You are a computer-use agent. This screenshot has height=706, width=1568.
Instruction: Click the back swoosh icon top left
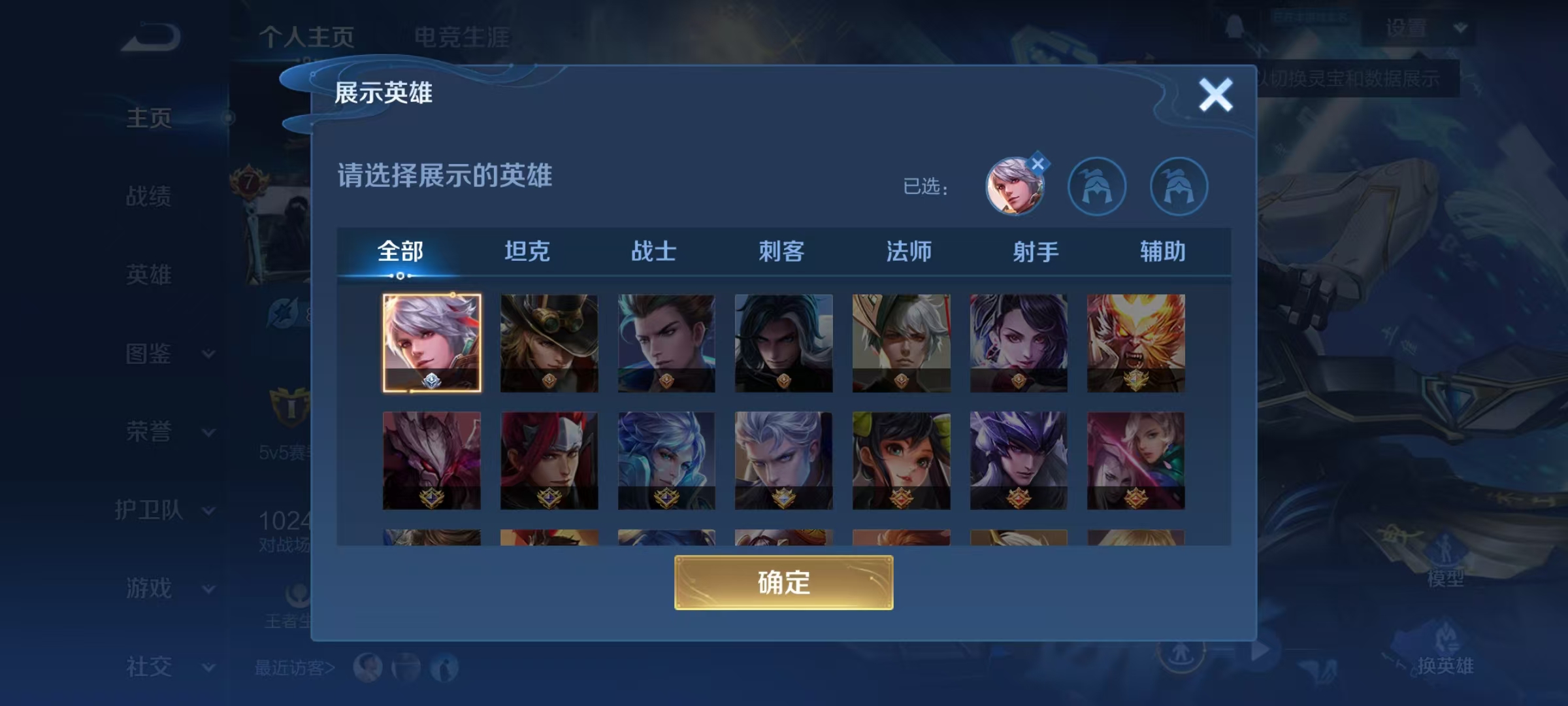(149, 37)
